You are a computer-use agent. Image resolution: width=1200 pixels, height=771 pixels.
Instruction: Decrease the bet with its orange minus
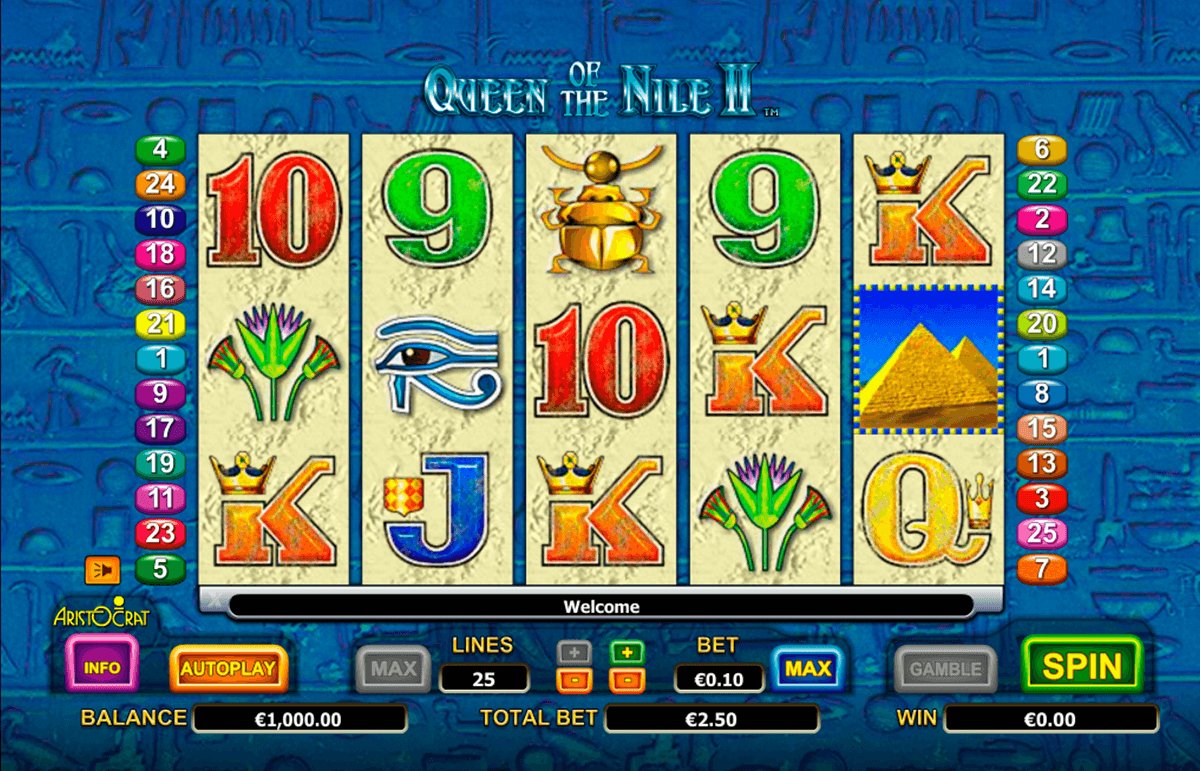(627, 681)
